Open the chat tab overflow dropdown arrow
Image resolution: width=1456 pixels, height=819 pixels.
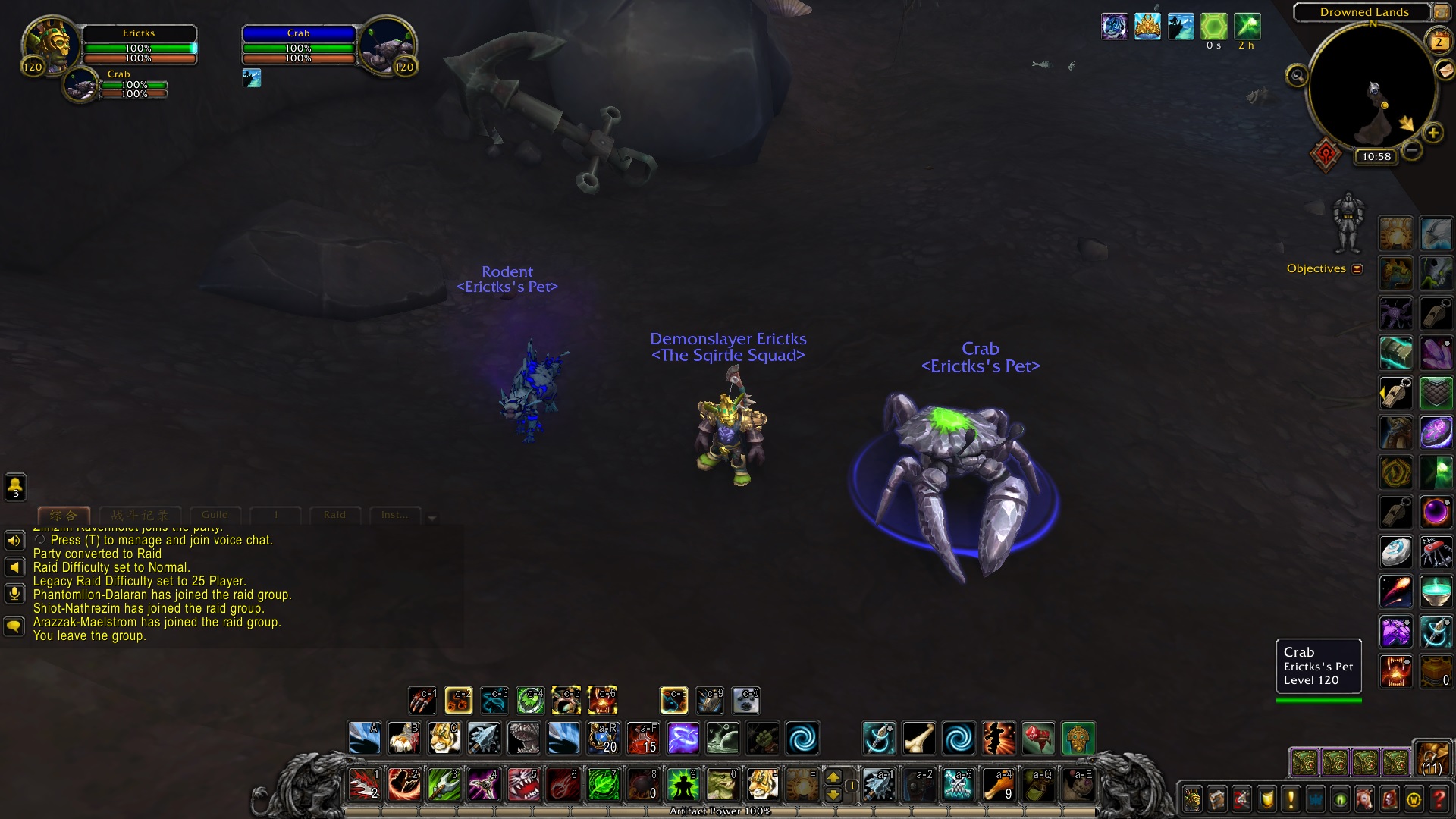coord(431,518)
